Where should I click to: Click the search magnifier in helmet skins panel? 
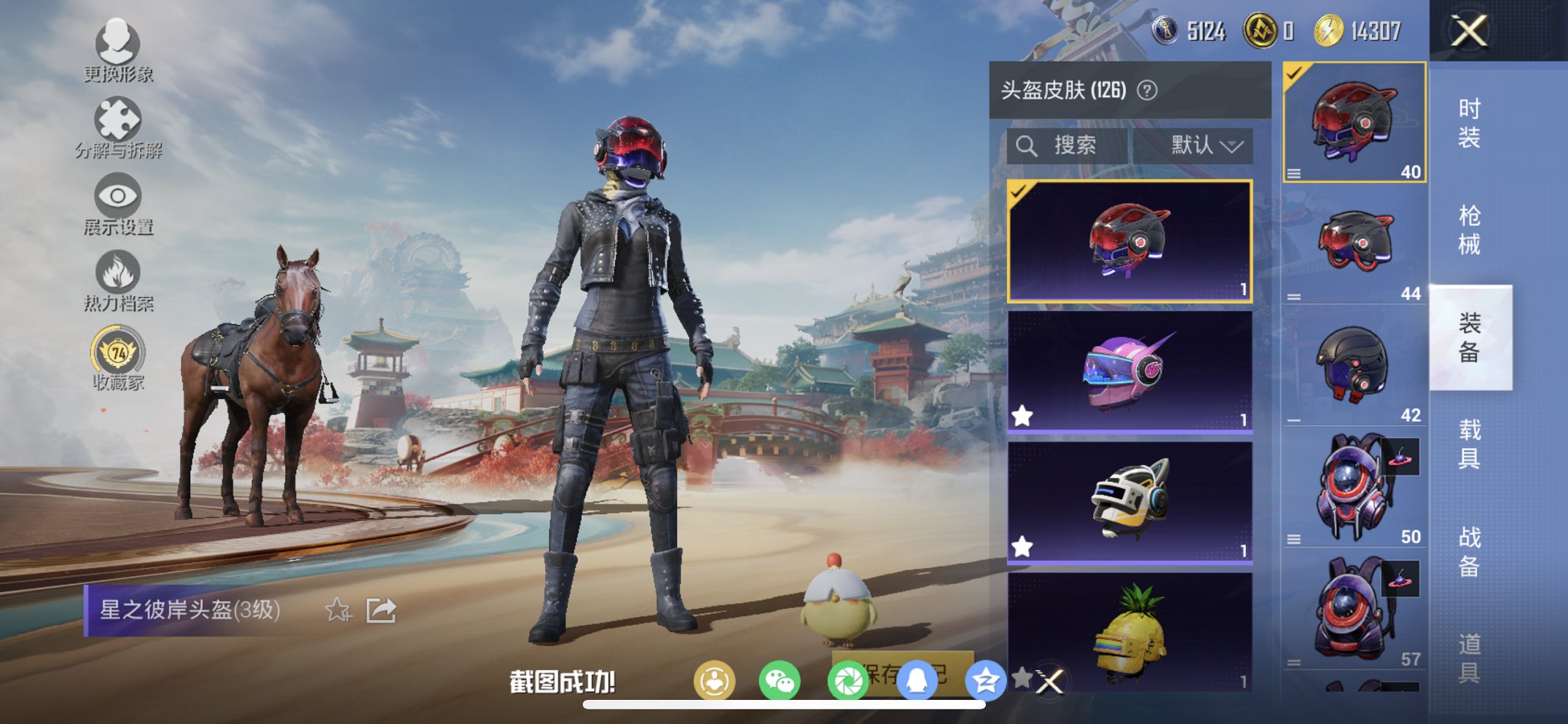pyautogui.click(x=1027, y=145)
